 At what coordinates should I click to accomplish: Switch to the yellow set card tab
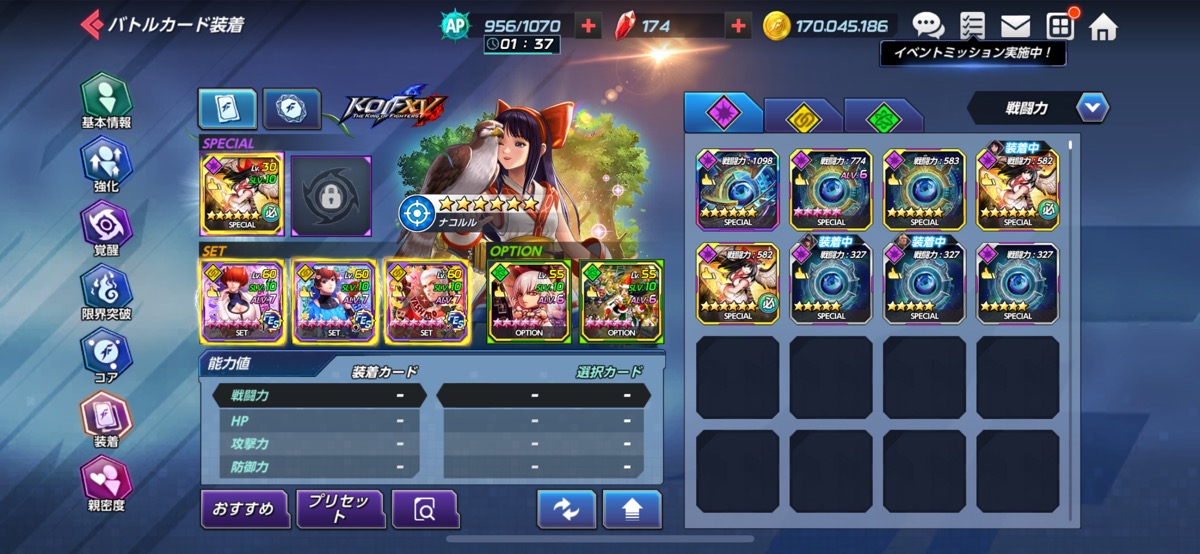click(802, 116)
